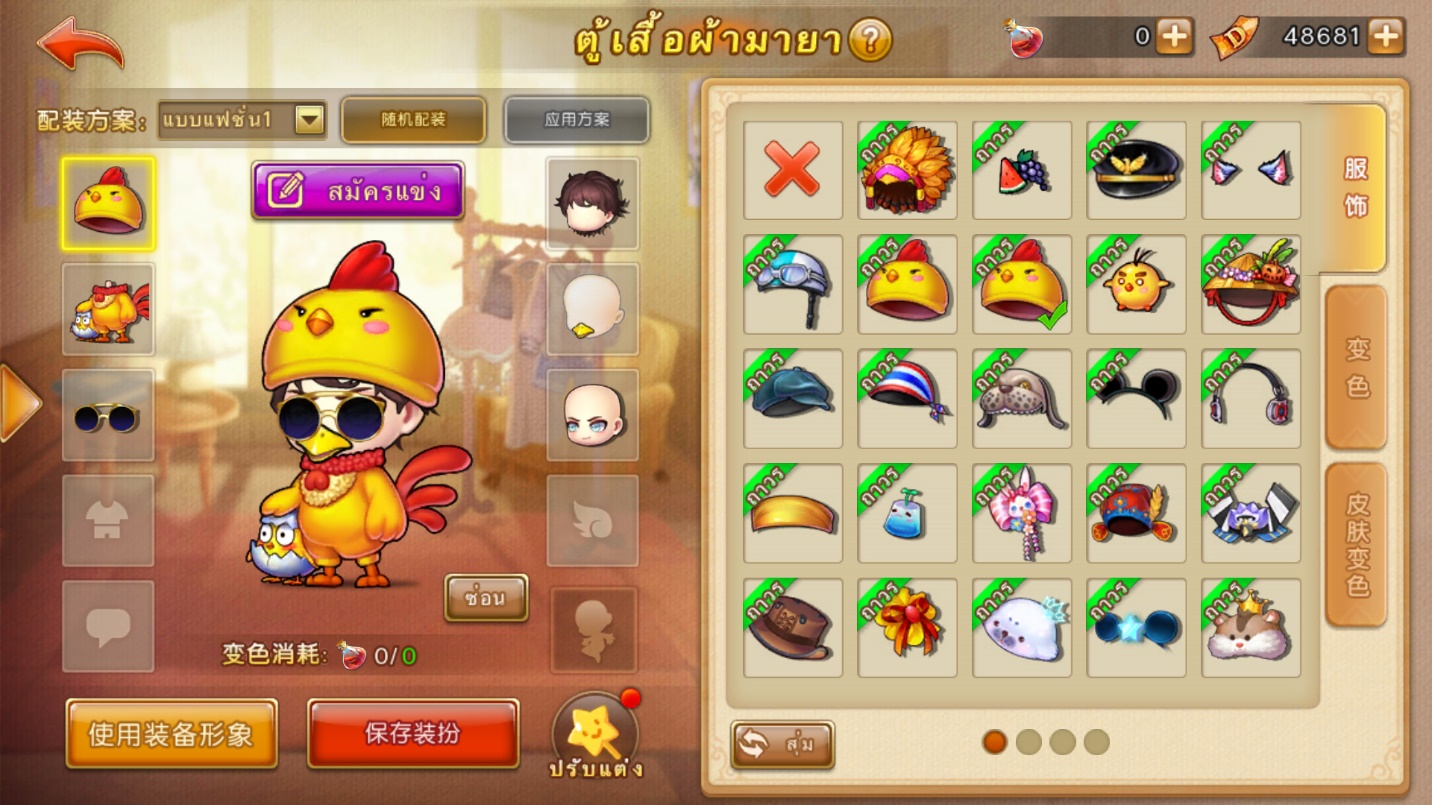Switch to the 变色 color tab
Viewport: 1432px width, 805px height.
coord(1356,367)
